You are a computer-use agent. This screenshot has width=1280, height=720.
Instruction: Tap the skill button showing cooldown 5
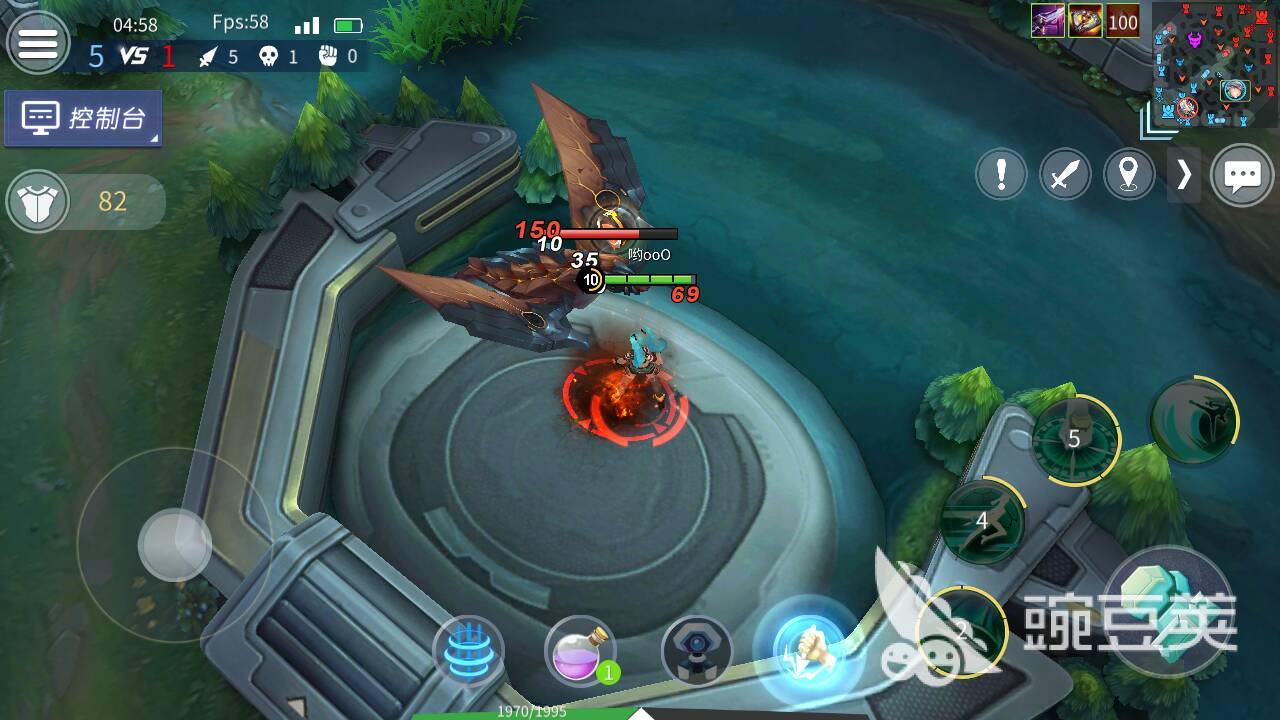coord(1075,438)
